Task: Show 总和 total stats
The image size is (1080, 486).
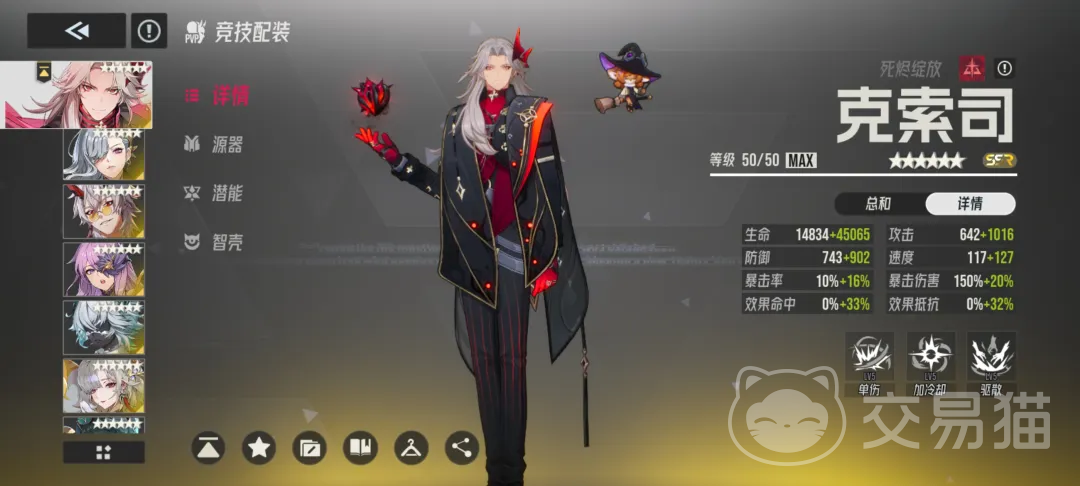Action: point(878,204)
